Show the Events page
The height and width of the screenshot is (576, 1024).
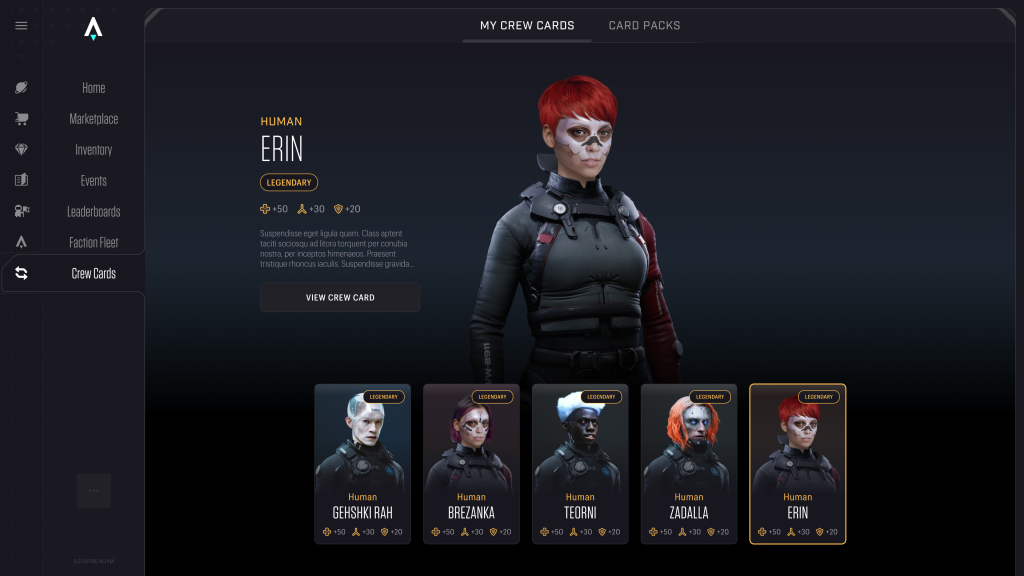click(93, 181)
